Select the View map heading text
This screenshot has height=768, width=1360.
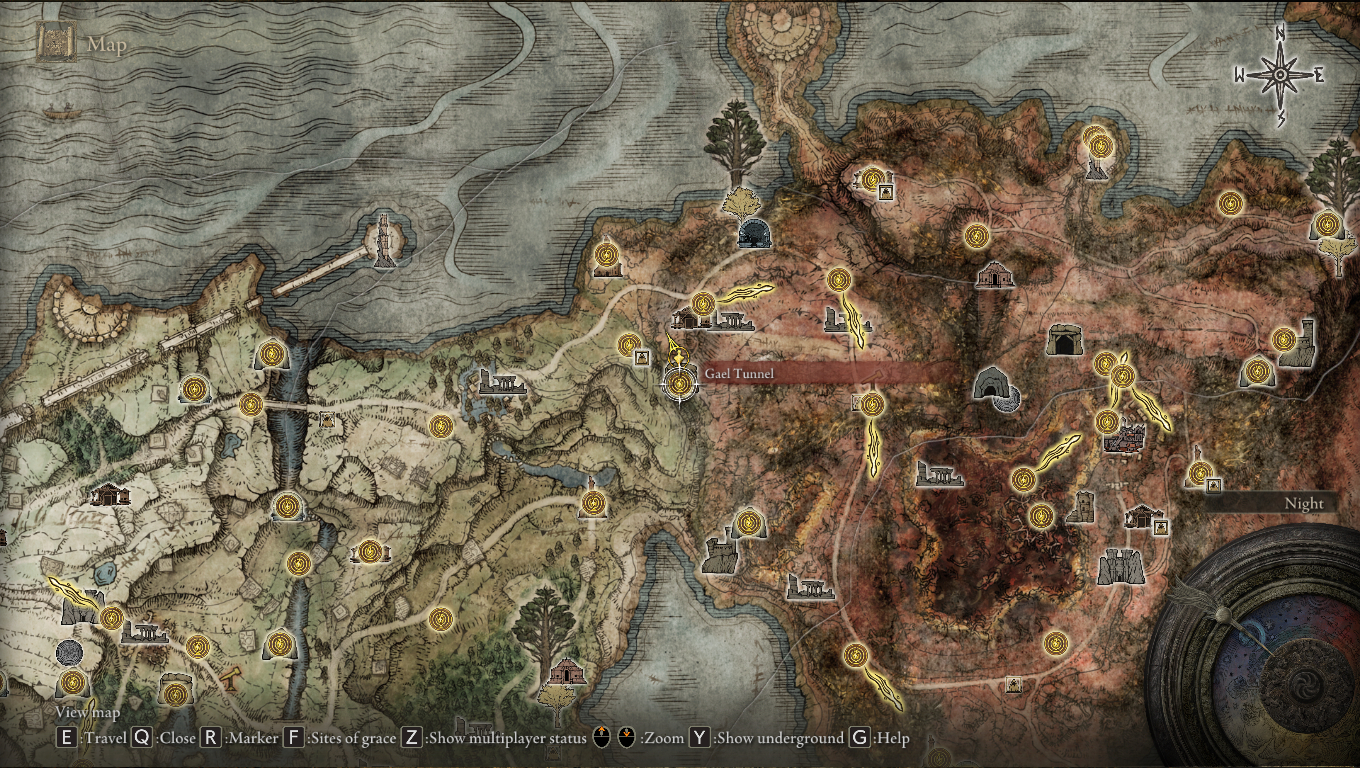pos(86,712)
